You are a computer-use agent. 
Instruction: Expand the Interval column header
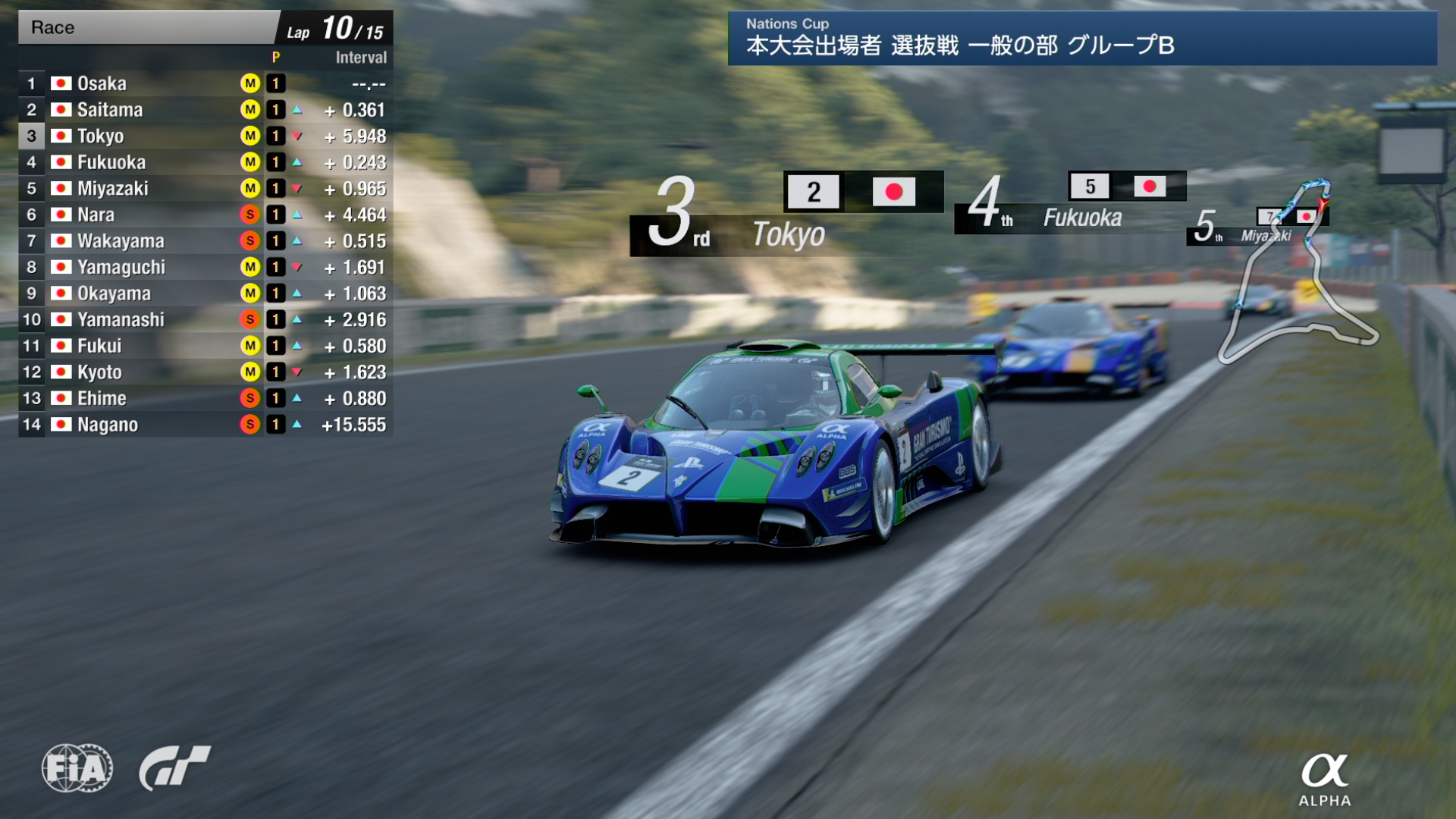click(360, 57)
